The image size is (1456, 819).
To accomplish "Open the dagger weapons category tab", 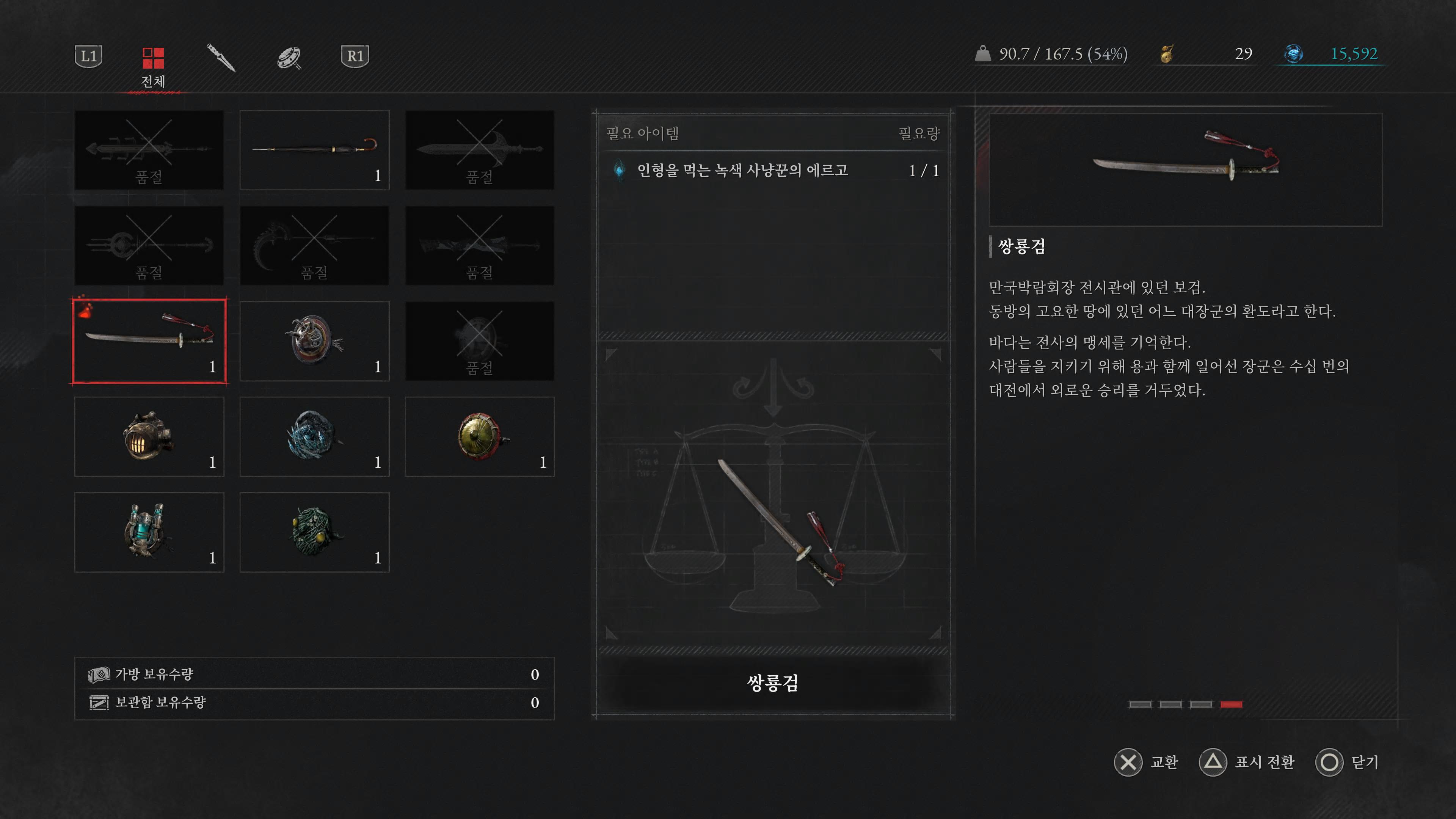I will (220, 57).
